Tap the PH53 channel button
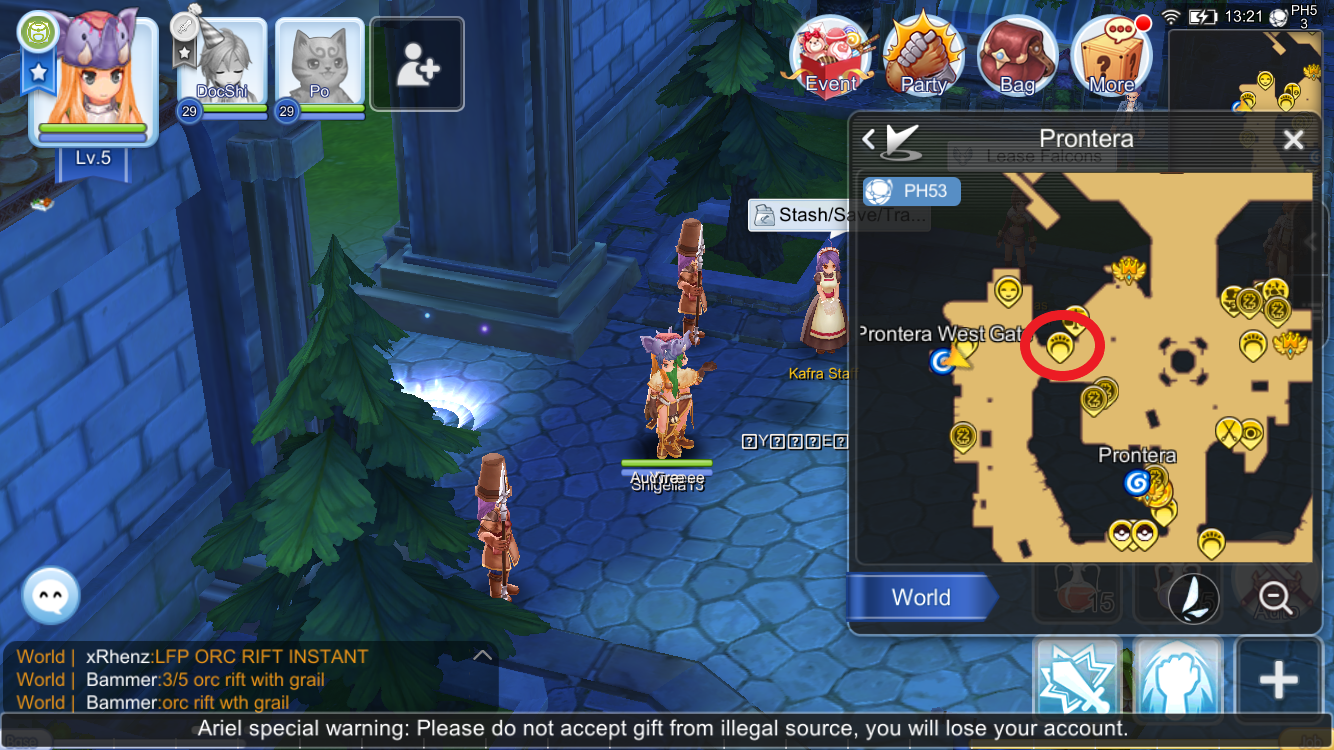 pos(911,192)
